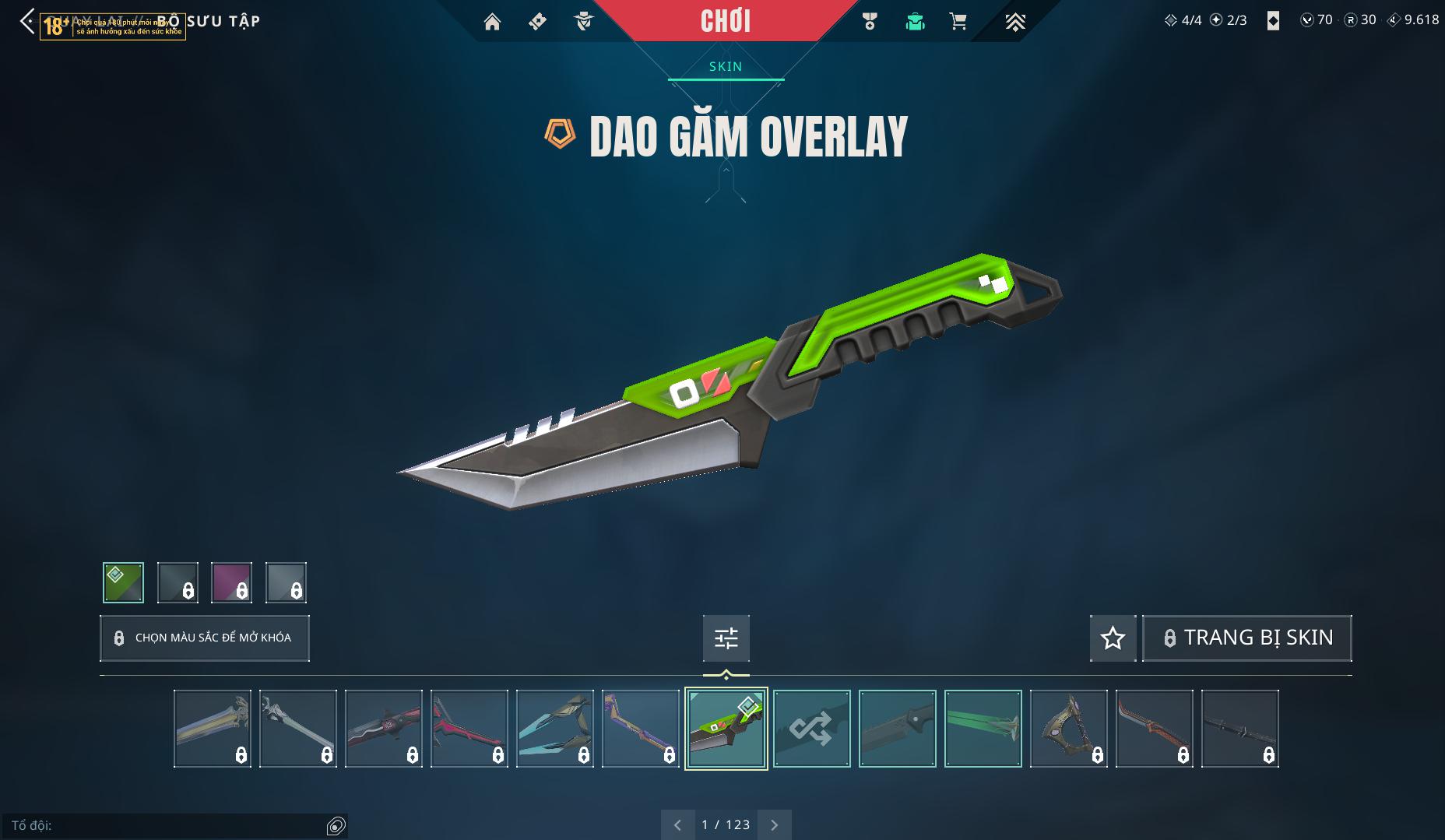The width and height of the screenshot is (1445, 840).
Task: Click the party chat input field
Action: click(167, 825)
